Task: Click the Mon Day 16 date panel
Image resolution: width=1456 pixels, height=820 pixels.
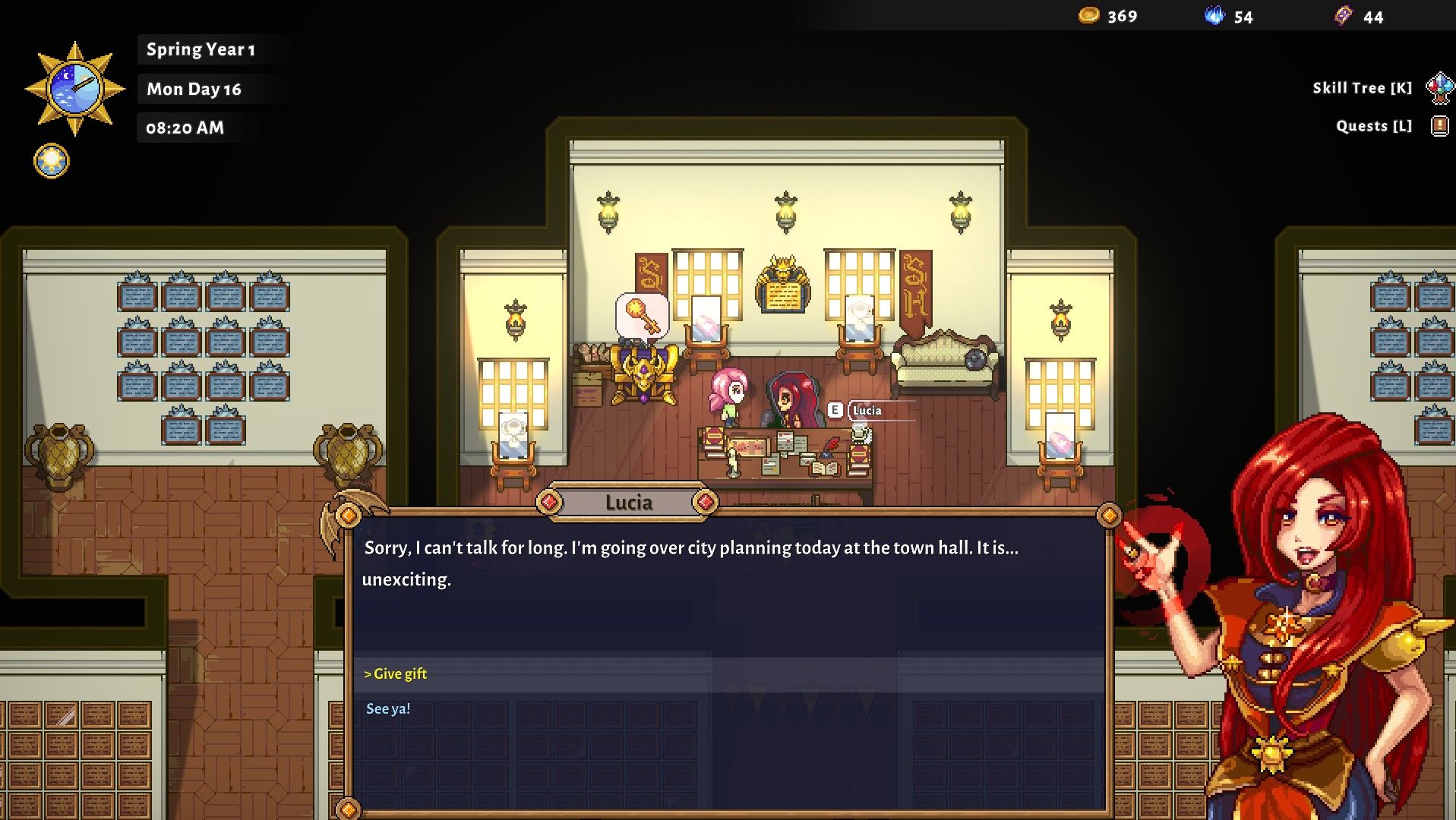Action: (x=194, y=89)
